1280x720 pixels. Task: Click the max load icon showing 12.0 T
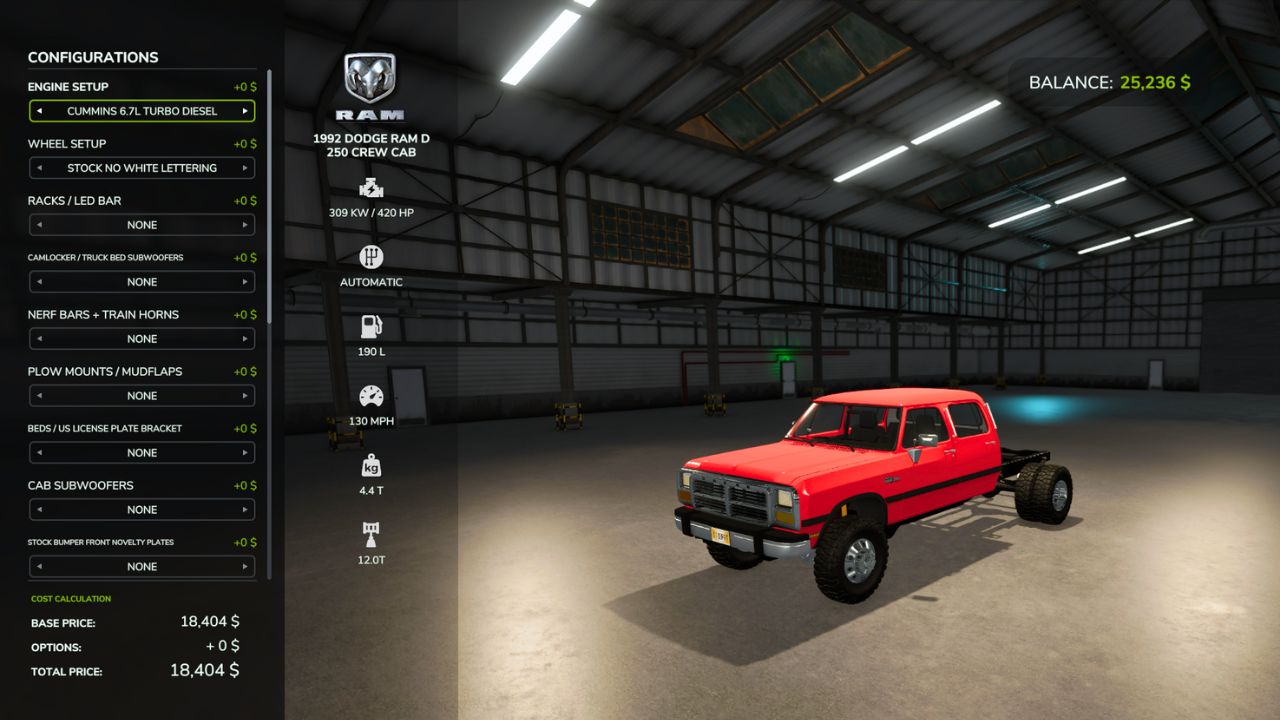point(370,533)
